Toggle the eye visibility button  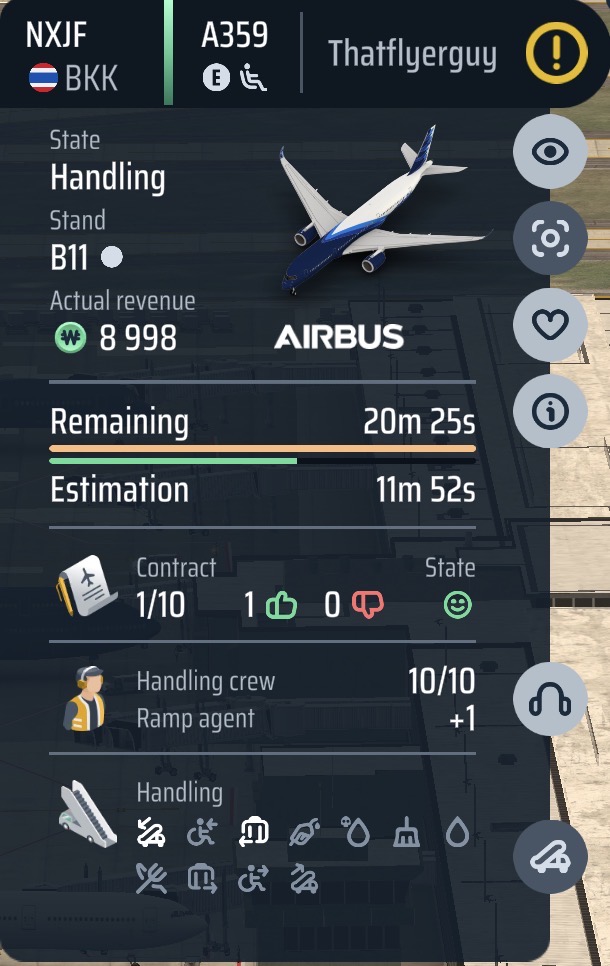pos(550,152)
